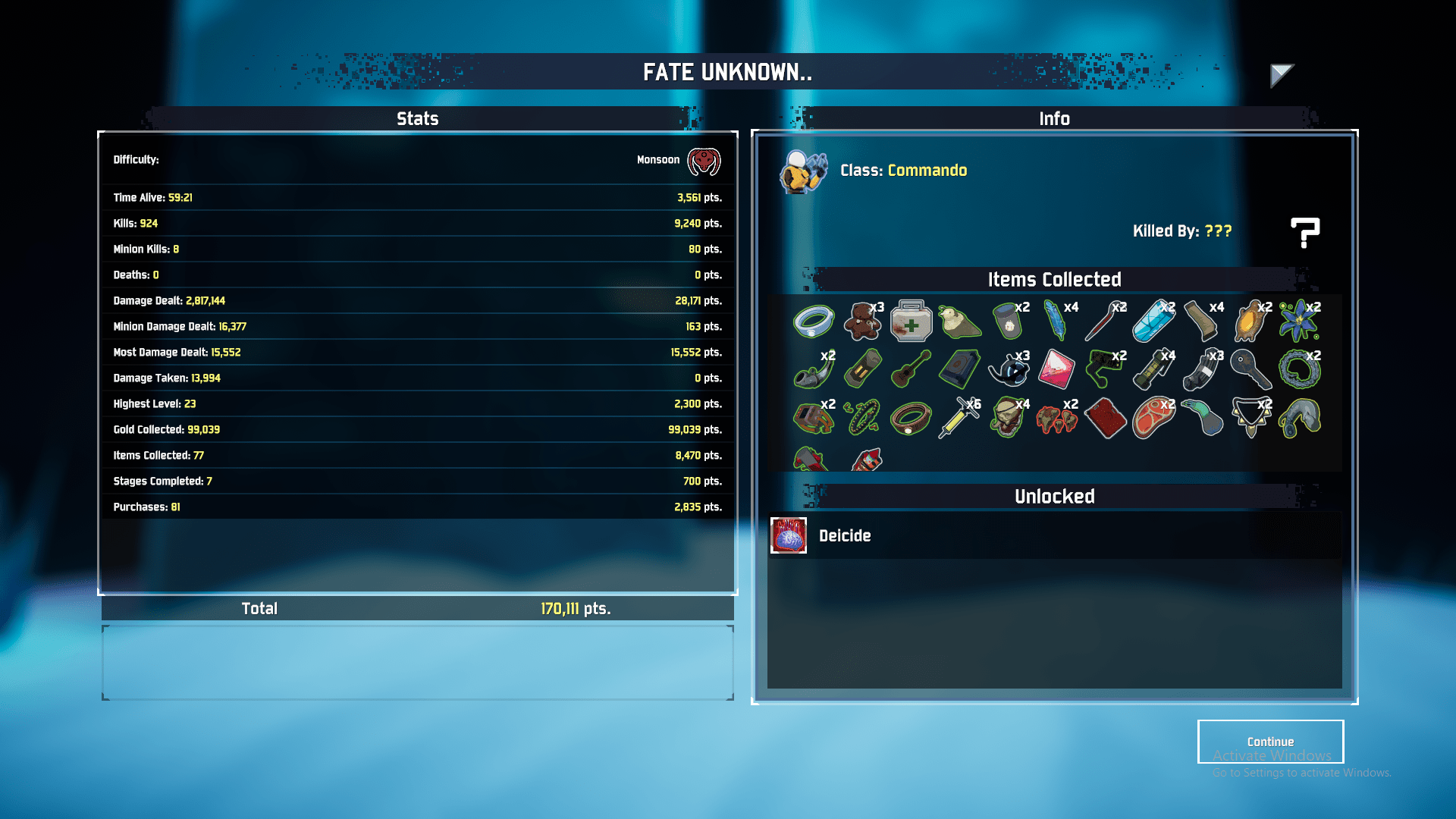Continue past the game-over screen

pyautogui.click(x=1270, y=742)
